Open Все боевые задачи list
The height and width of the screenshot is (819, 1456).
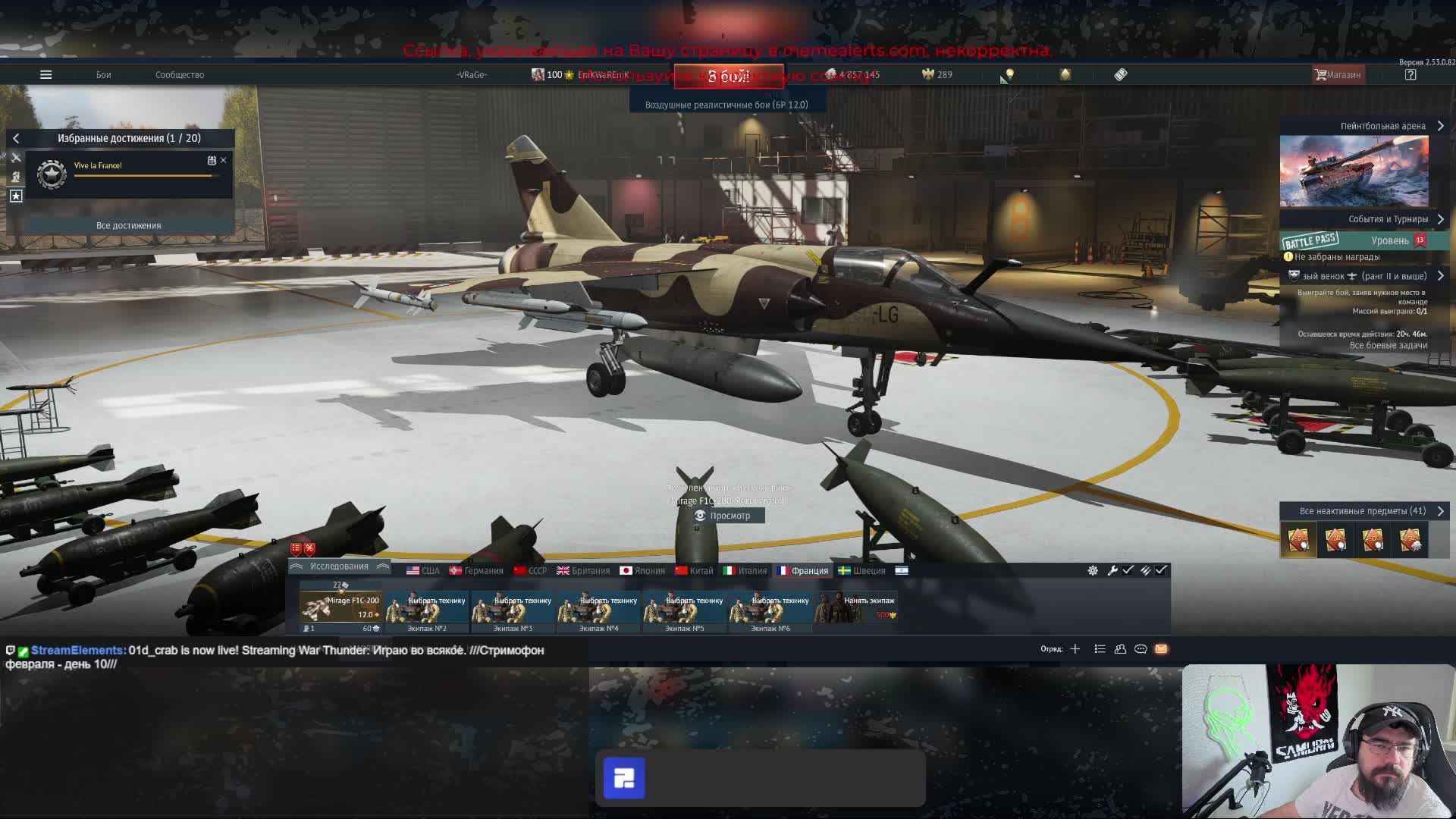(x=1388, y=345)
